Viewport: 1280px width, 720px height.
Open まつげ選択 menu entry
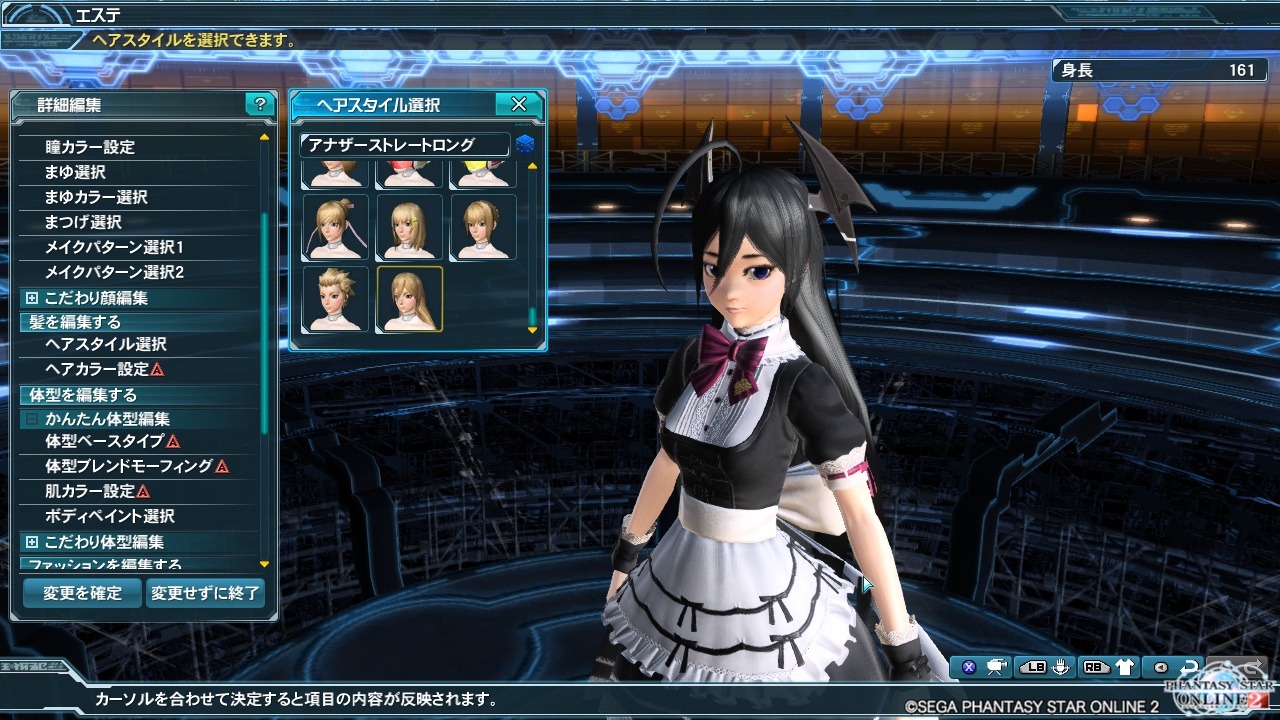83,222
